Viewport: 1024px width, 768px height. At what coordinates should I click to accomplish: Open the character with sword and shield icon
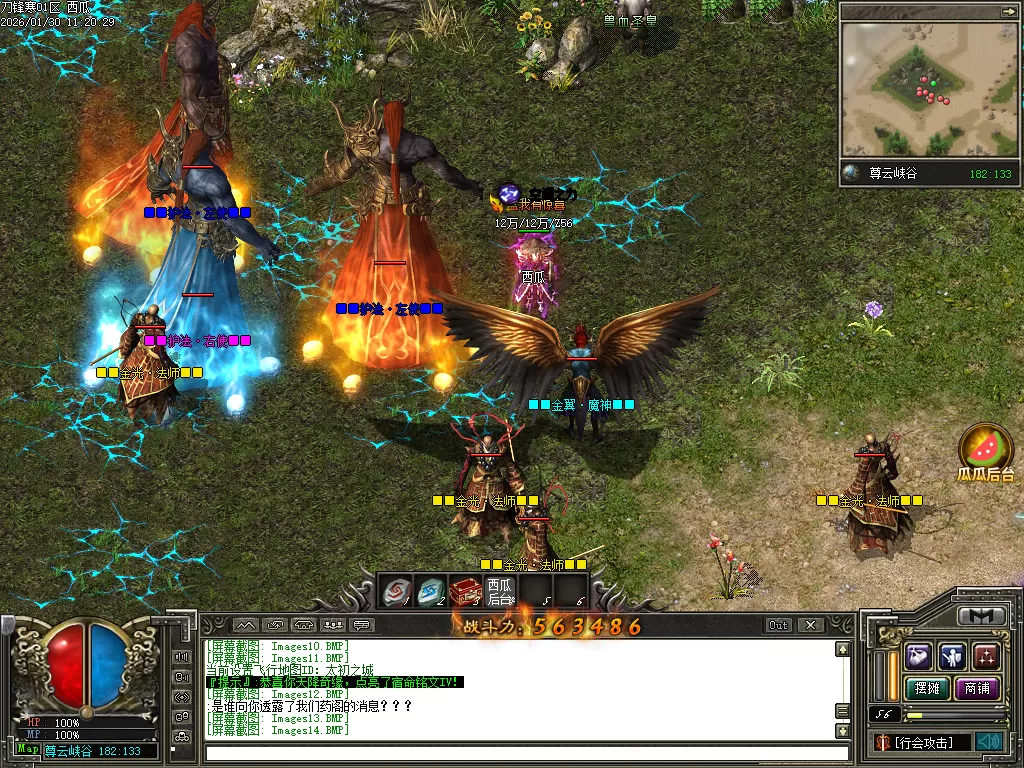tap(953, 656)
